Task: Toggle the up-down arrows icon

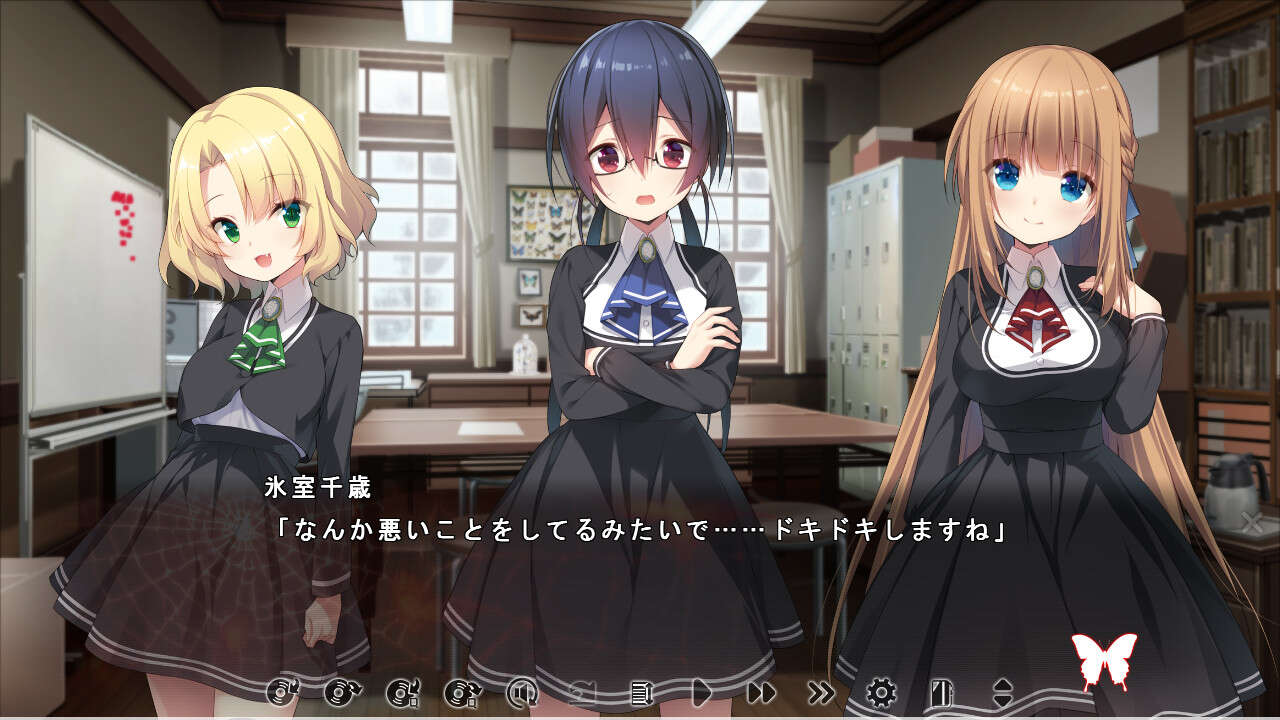Action: 1001,691
